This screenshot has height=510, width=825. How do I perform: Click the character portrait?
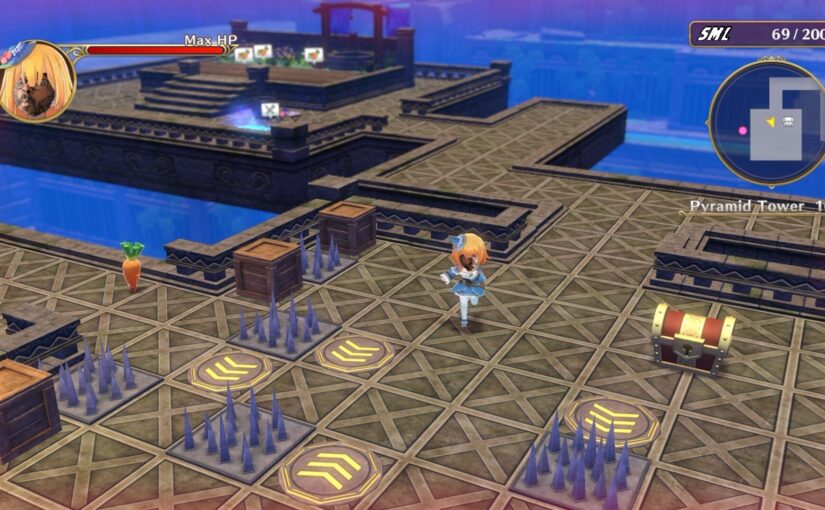(x=37, y=81)
